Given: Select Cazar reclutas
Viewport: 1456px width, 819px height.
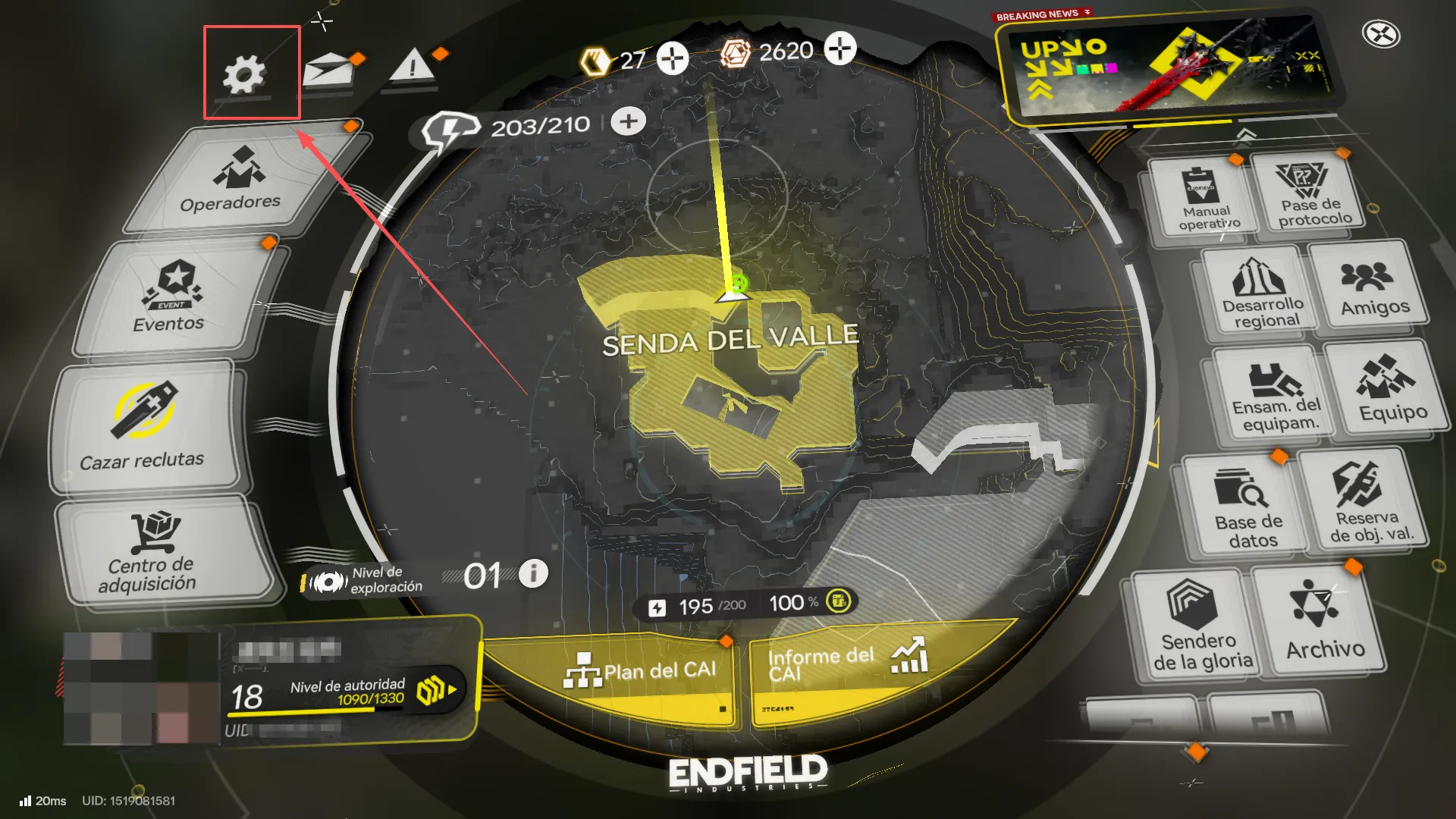Looking at the screenshot, I should click(144, 427).
